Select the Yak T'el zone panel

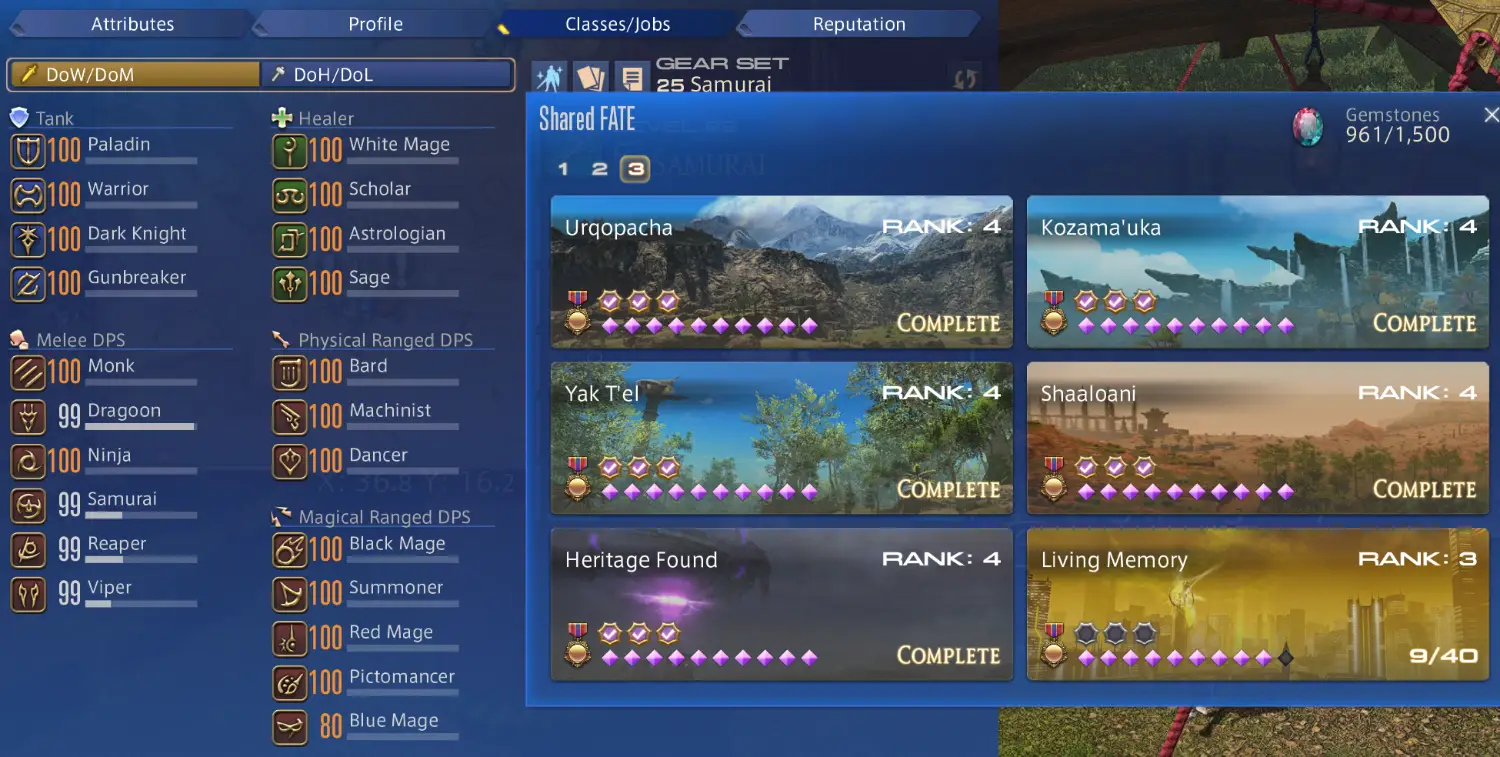[x=781, y=438]
